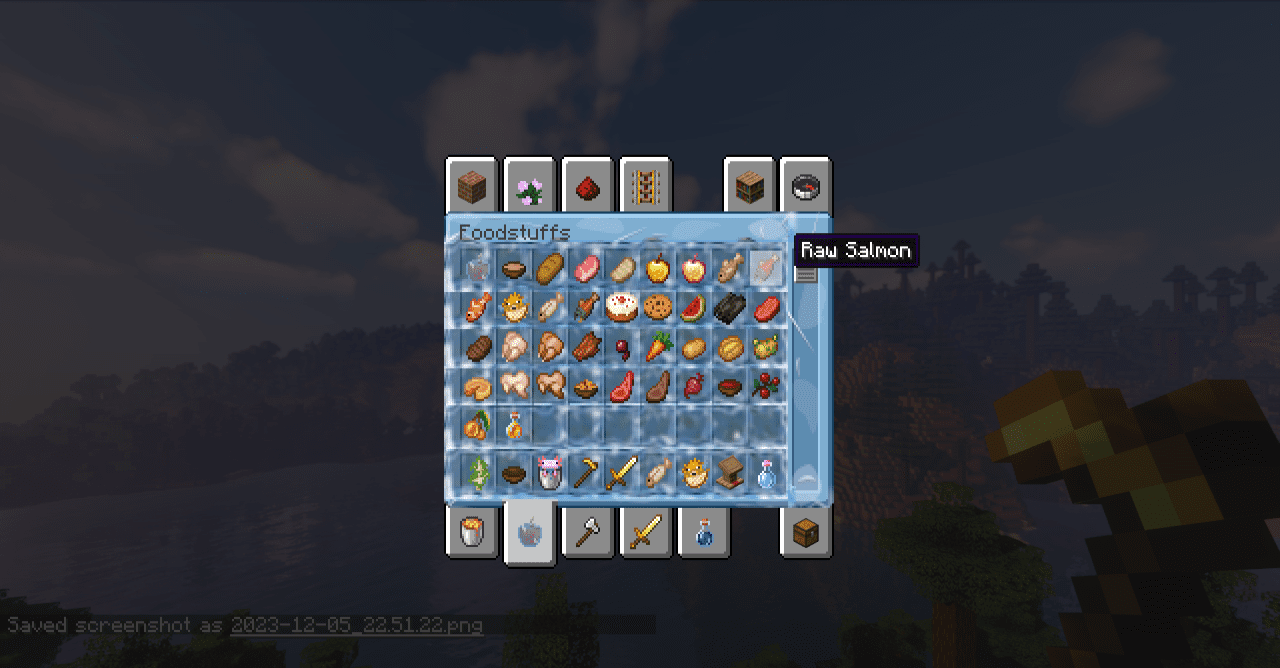Open the bookshelf Saved Hotbars tab
This screenshot has height=668, width=1280.
(749, 186)
